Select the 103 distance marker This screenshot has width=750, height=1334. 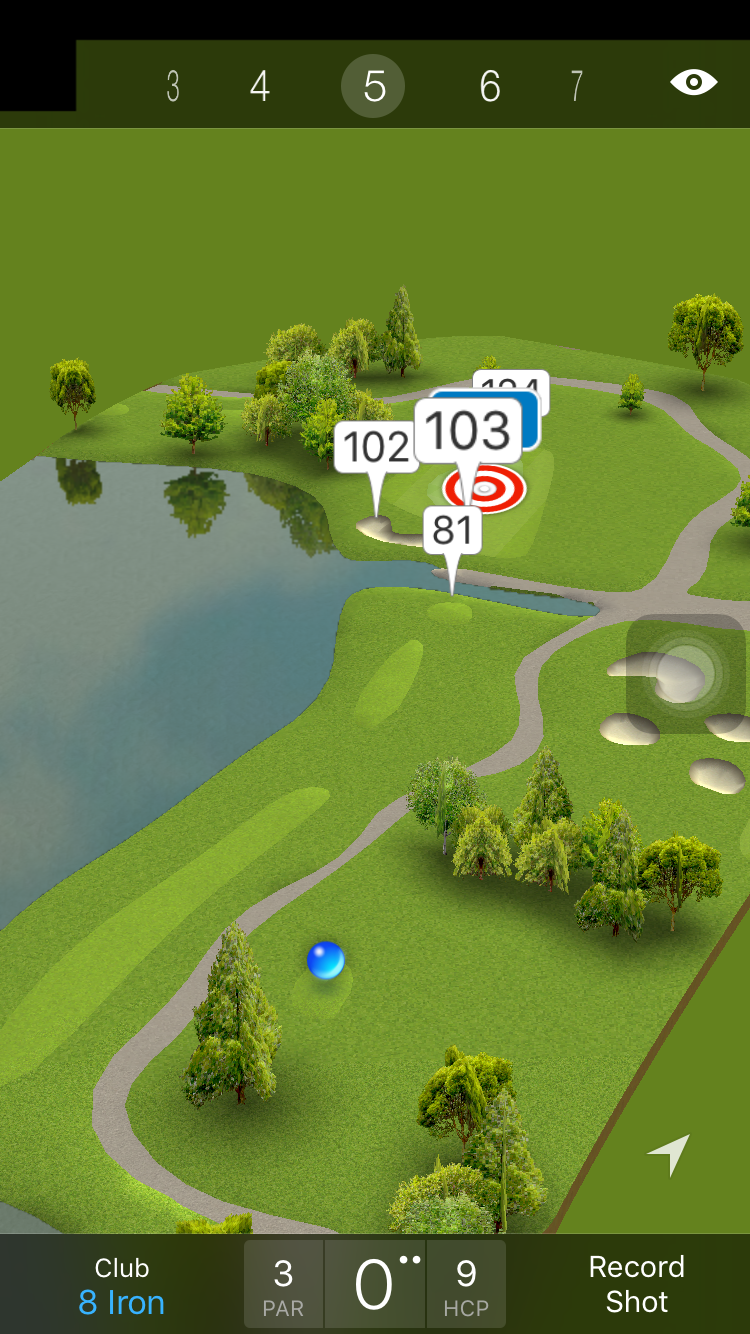tap(468, 431)
